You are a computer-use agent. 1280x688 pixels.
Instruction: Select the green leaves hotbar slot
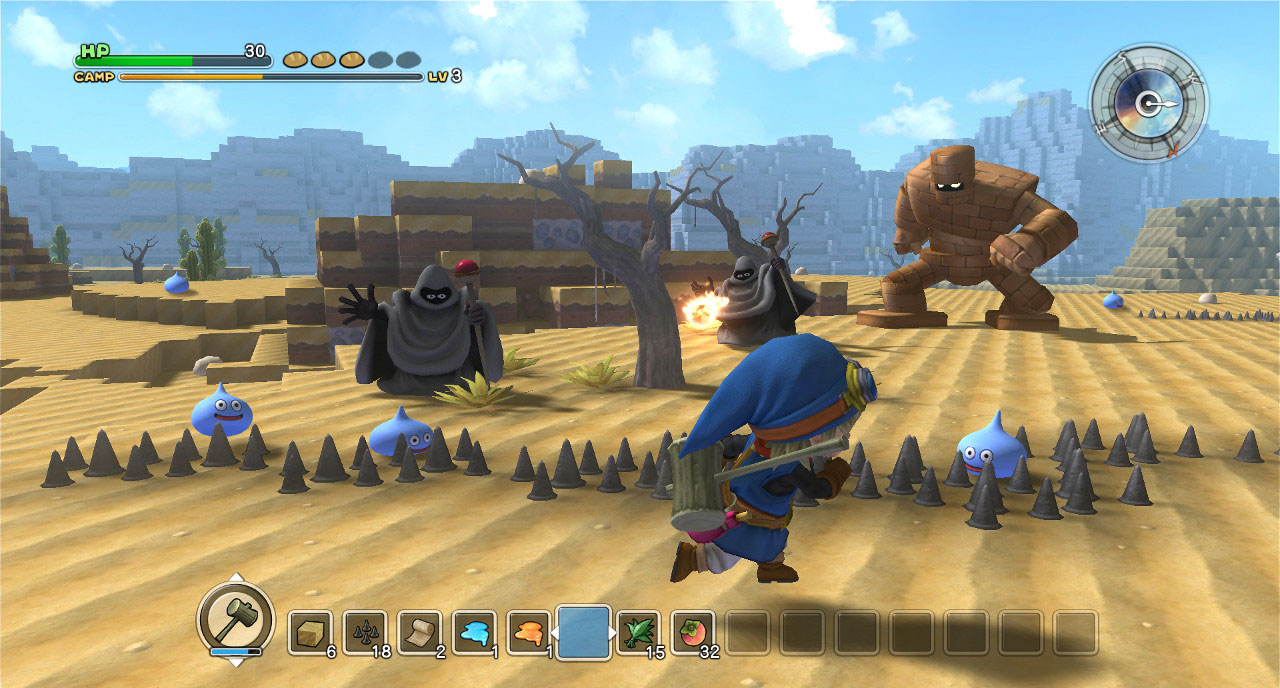tap(637, 632)
